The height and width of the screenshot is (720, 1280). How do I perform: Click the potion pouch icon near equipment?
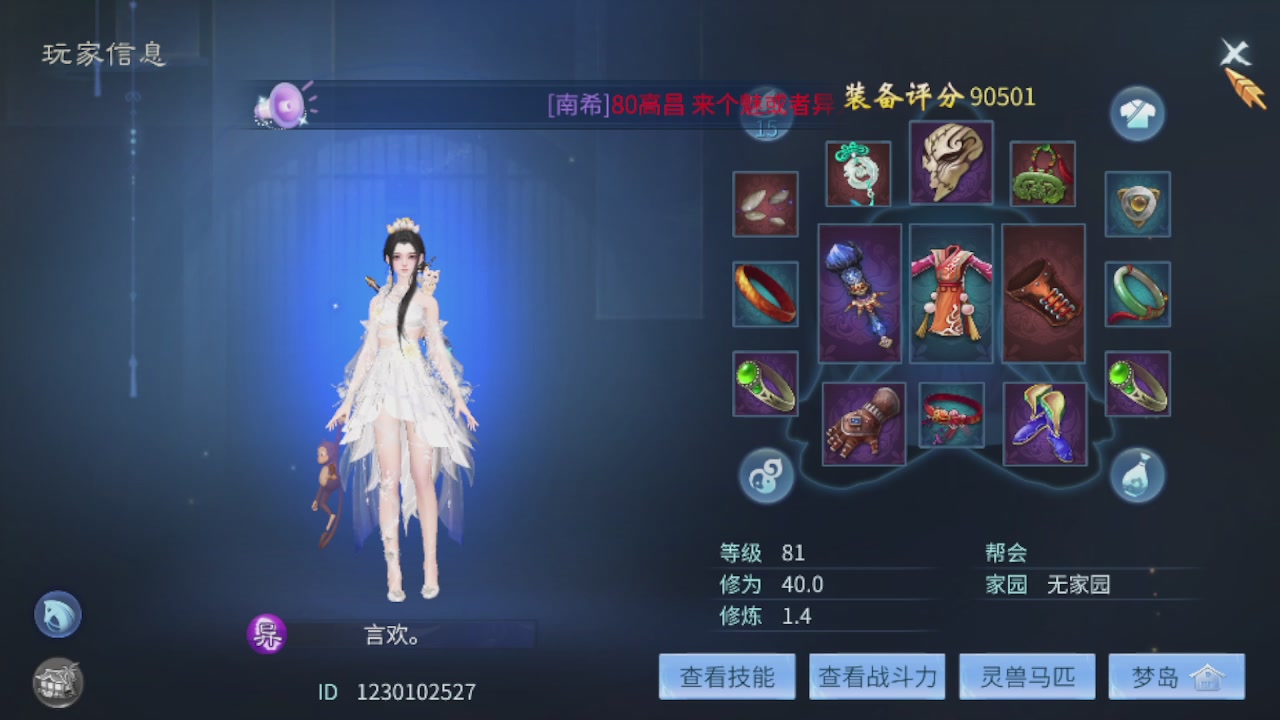point(1136,475)
